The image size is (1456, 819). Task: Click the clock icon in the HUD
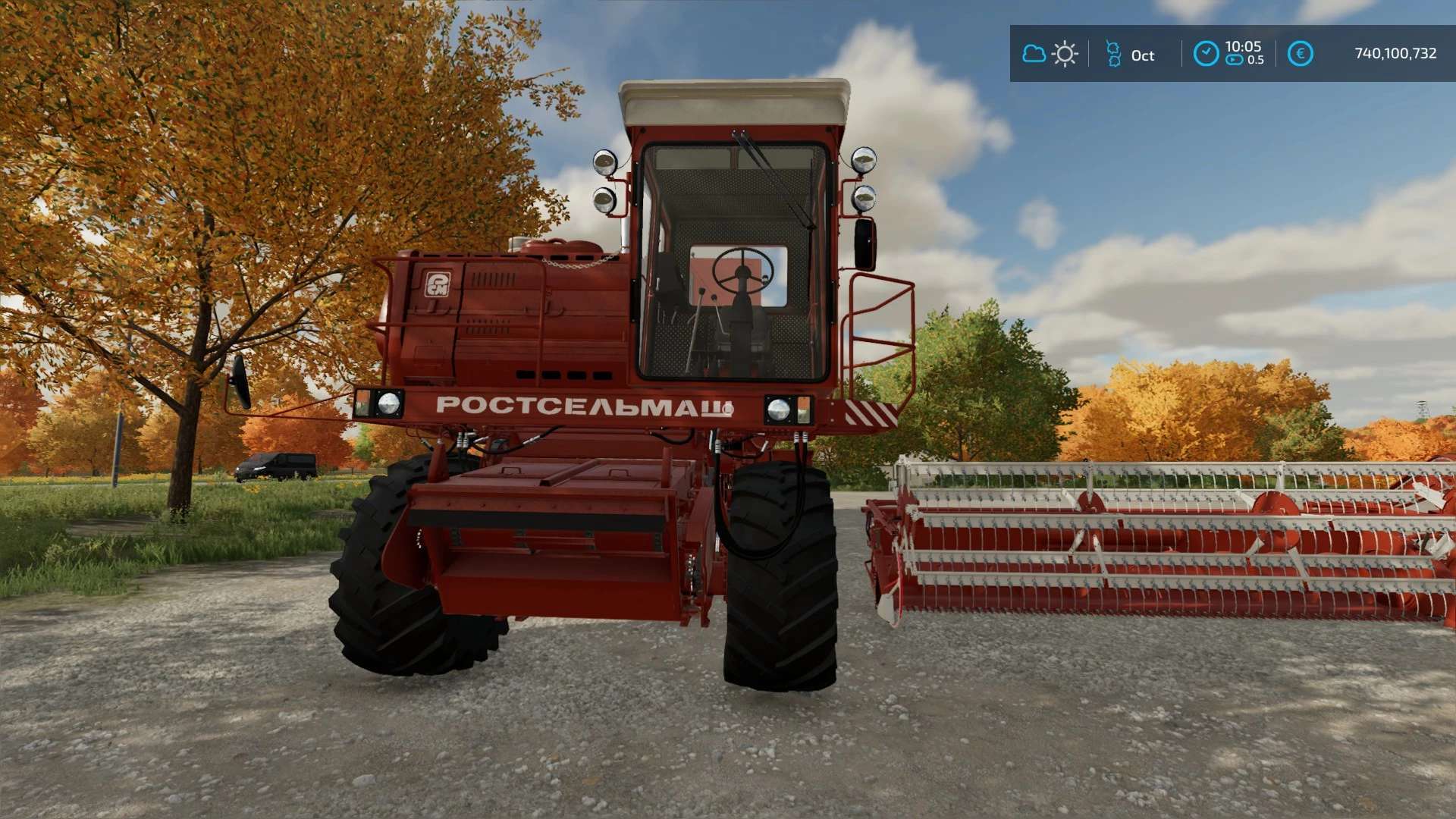pyautogui.click(x=1206, y=54)
